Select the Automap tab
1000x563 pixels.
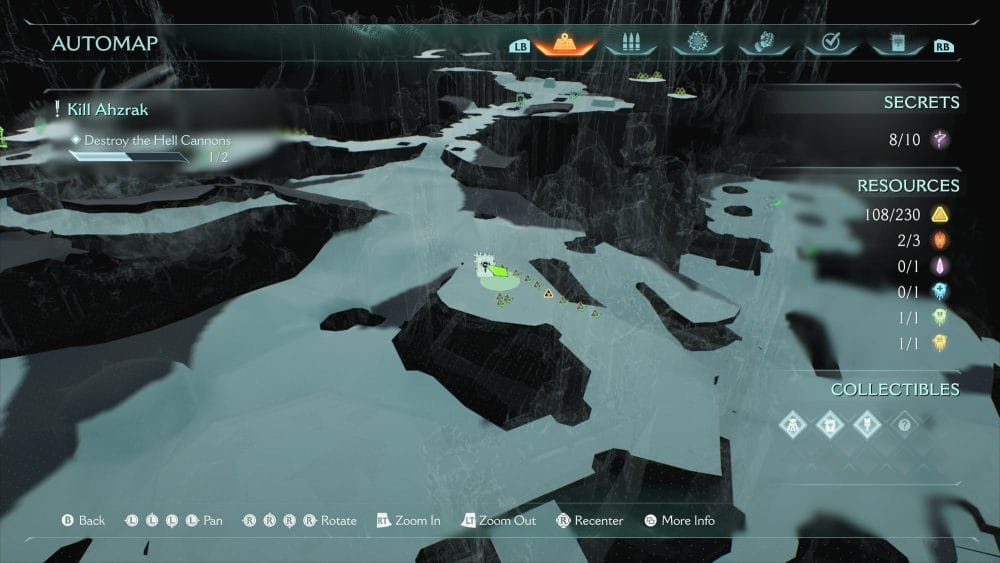[565, 43]
